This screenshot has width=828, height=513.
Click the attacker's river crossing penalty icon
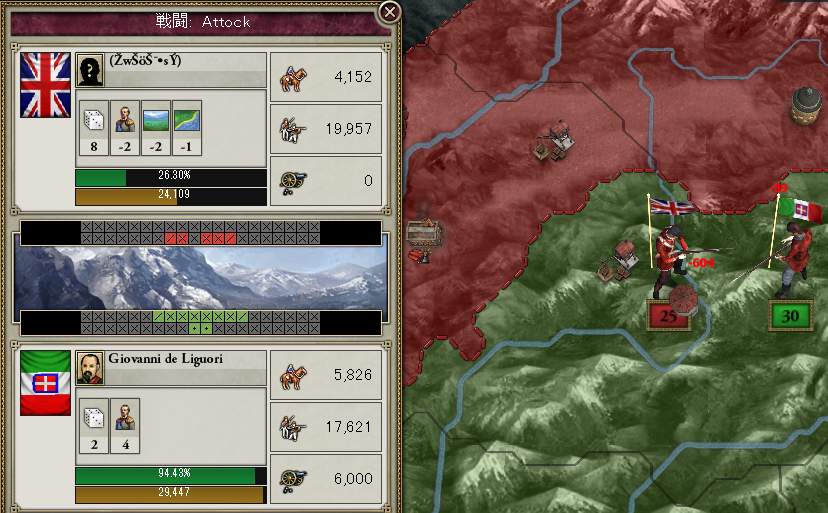point(187,120)
